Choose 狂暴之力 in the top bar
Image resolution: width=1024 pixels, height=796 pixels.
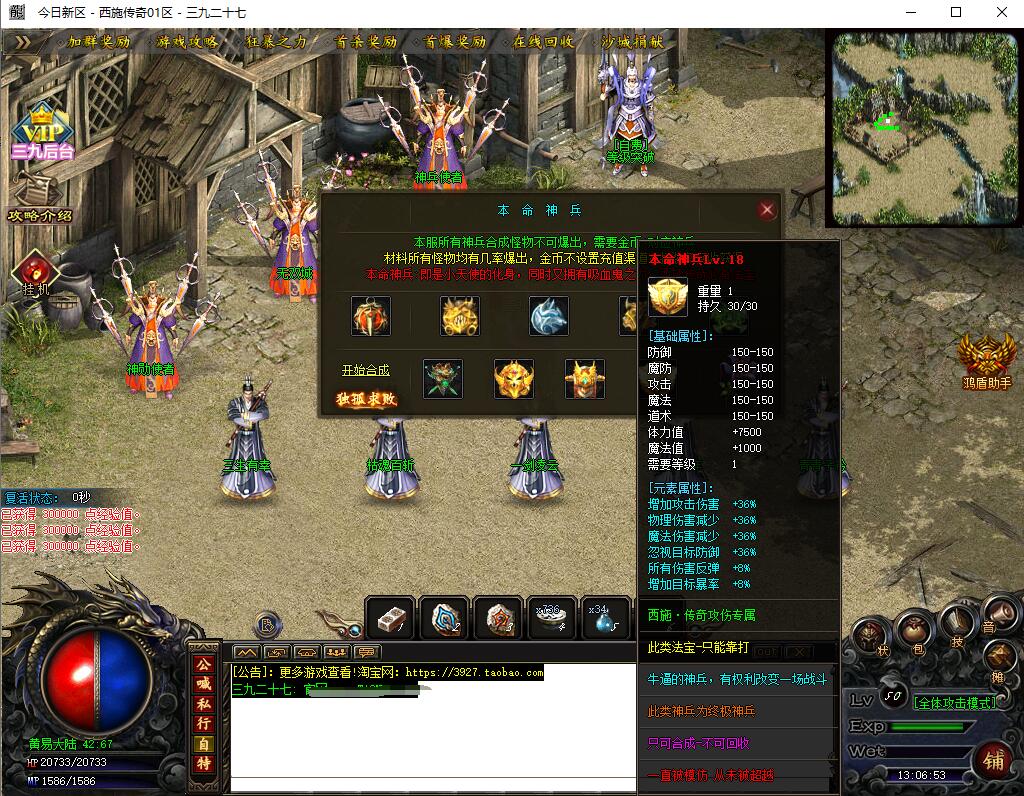coord(276,42)
